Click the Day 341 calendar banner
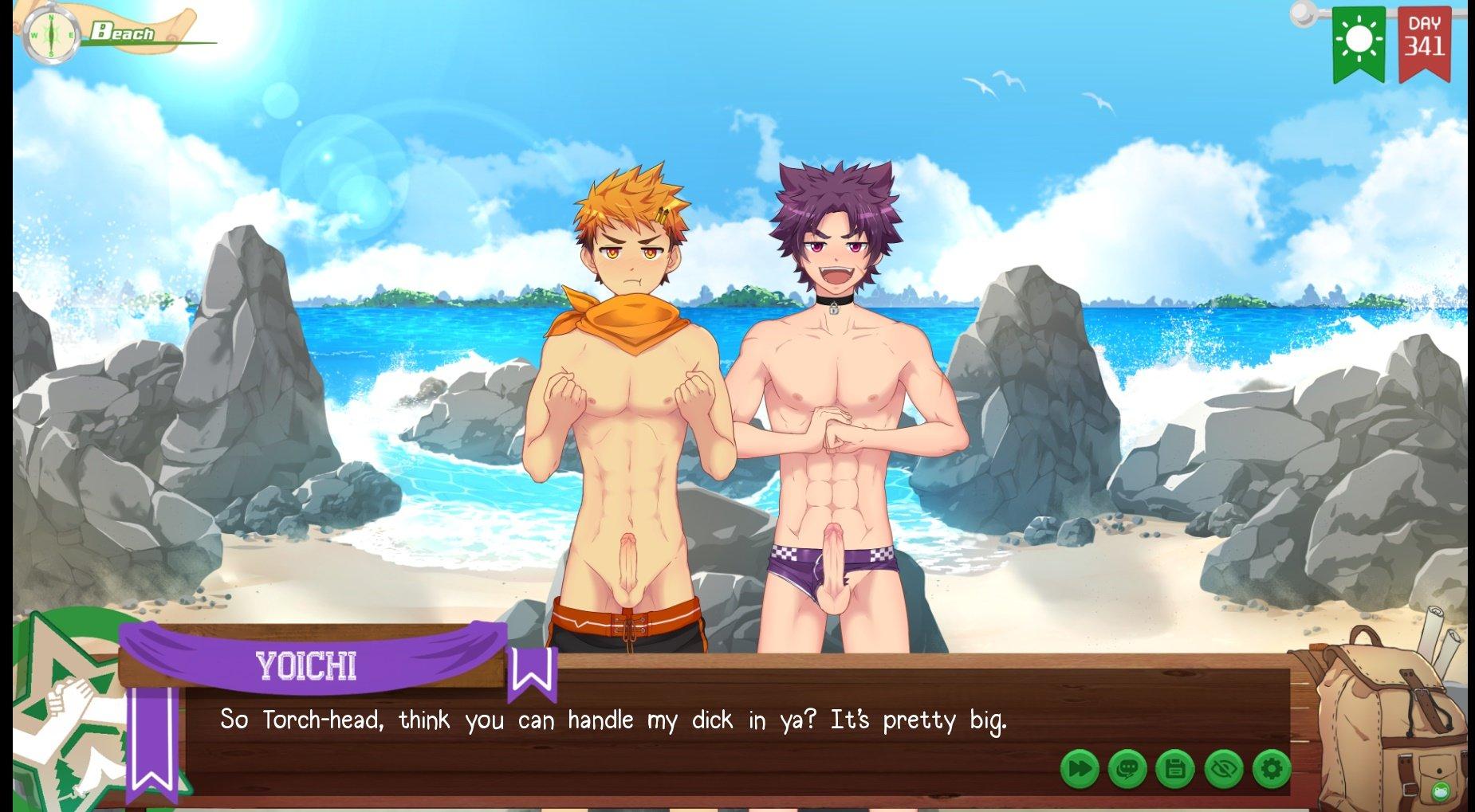Image resolution: width=1475 pixels, height=812 pixels. pos(1424,41)
